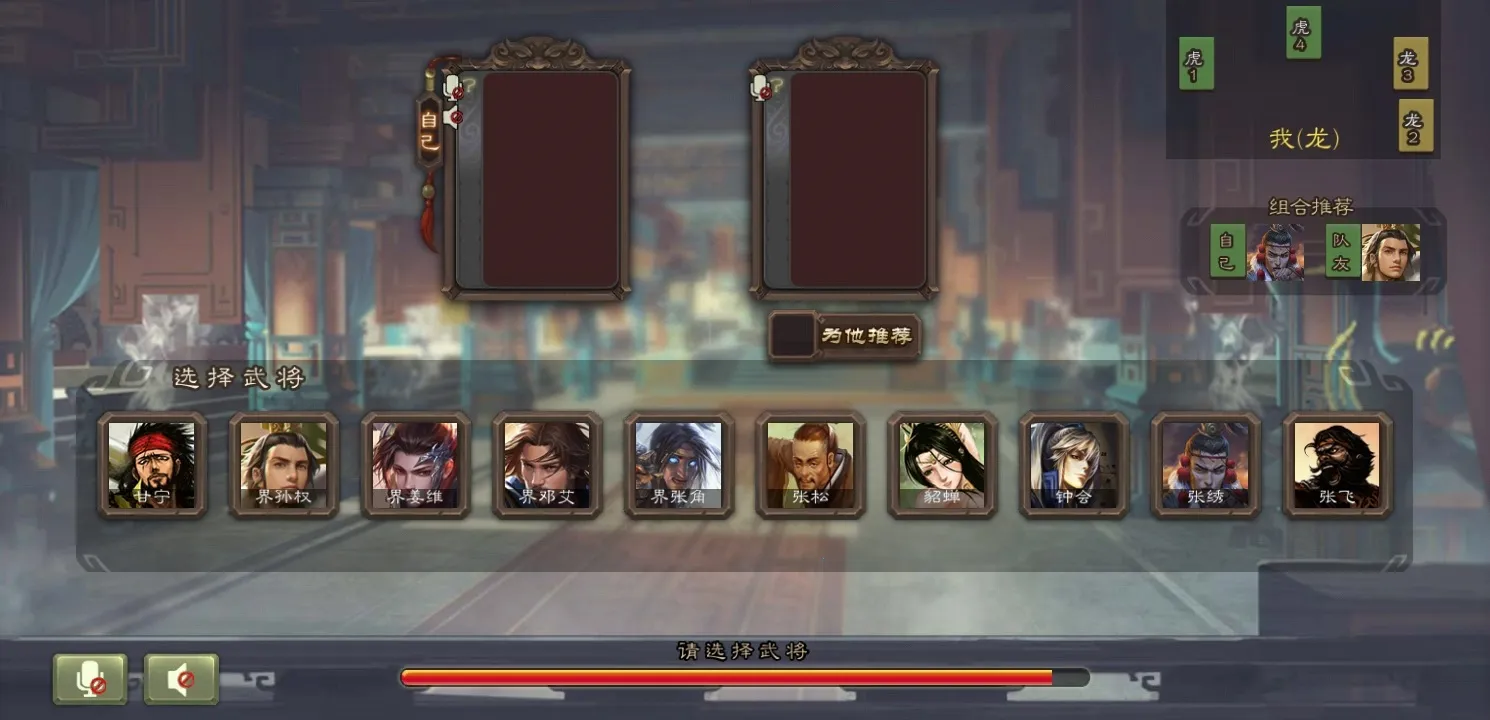1490x720 pixels.
Task: Select the general 张松 portrait
Action: [x=810, y=466]
